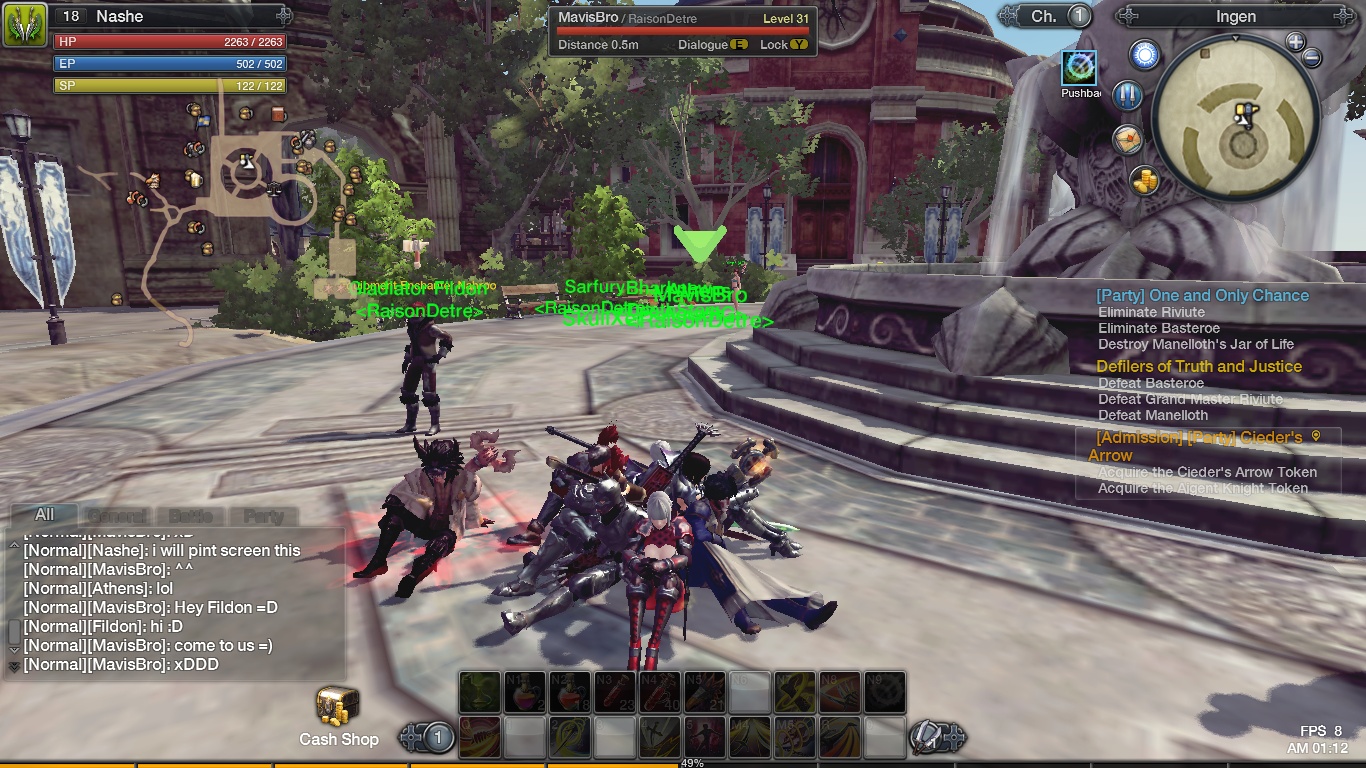Click the gold coins currency icon
This screenshot has height=768, width=1366.
click(1144, 180)
